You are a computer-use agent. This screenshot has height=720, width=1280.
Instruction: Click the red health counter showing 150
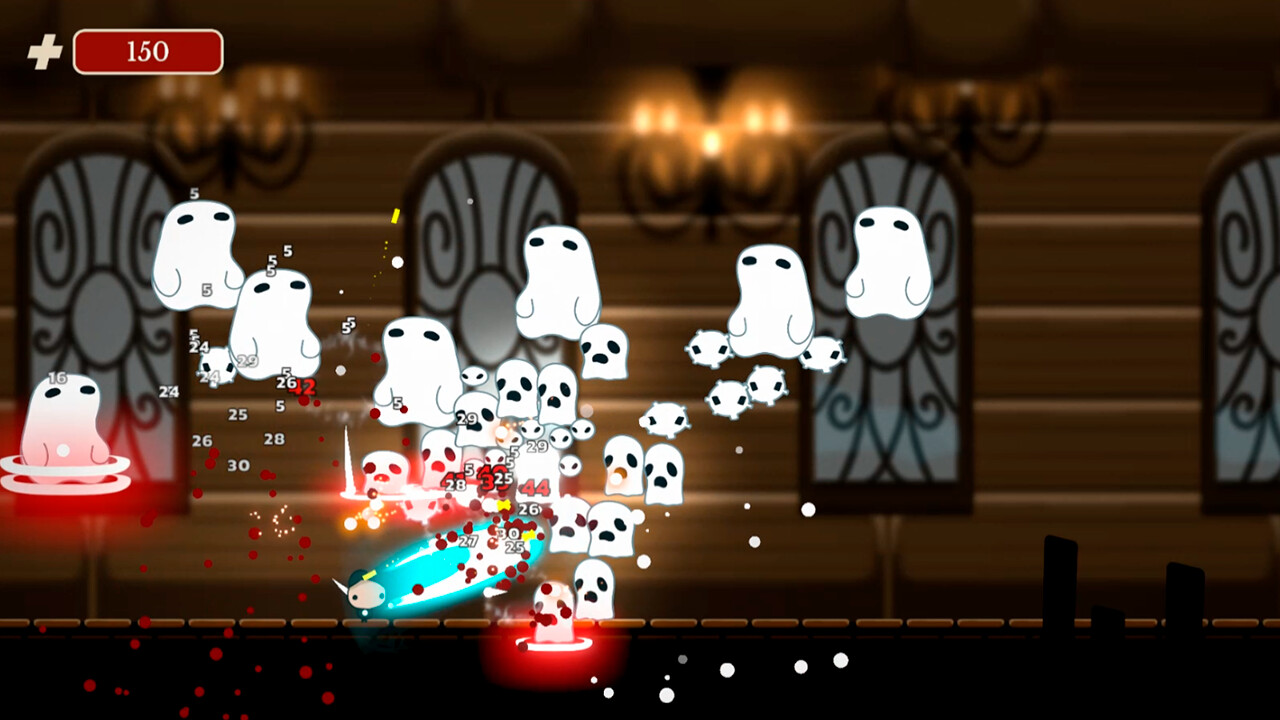pos(148,52)
